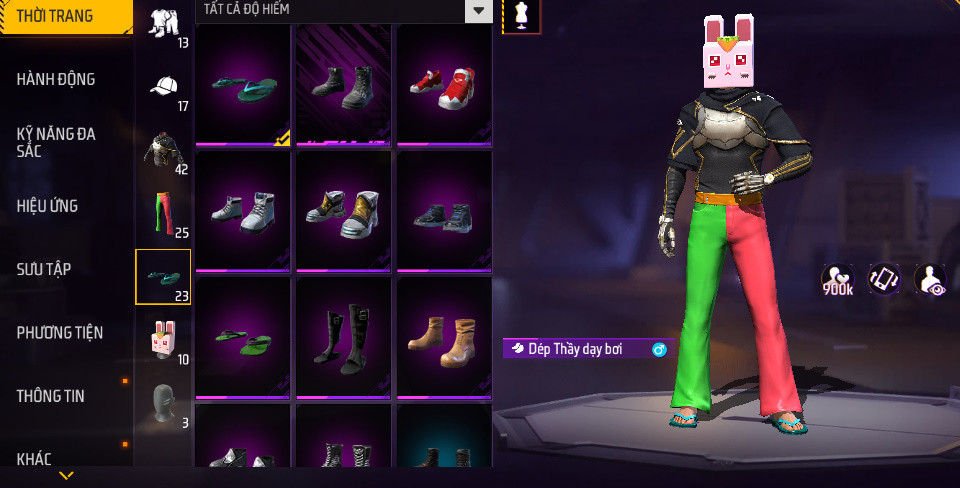Click the mannequin icon beside the dropdown
Image resolution: width=960 pixels, height=488 pixels.
click(520, 14)
